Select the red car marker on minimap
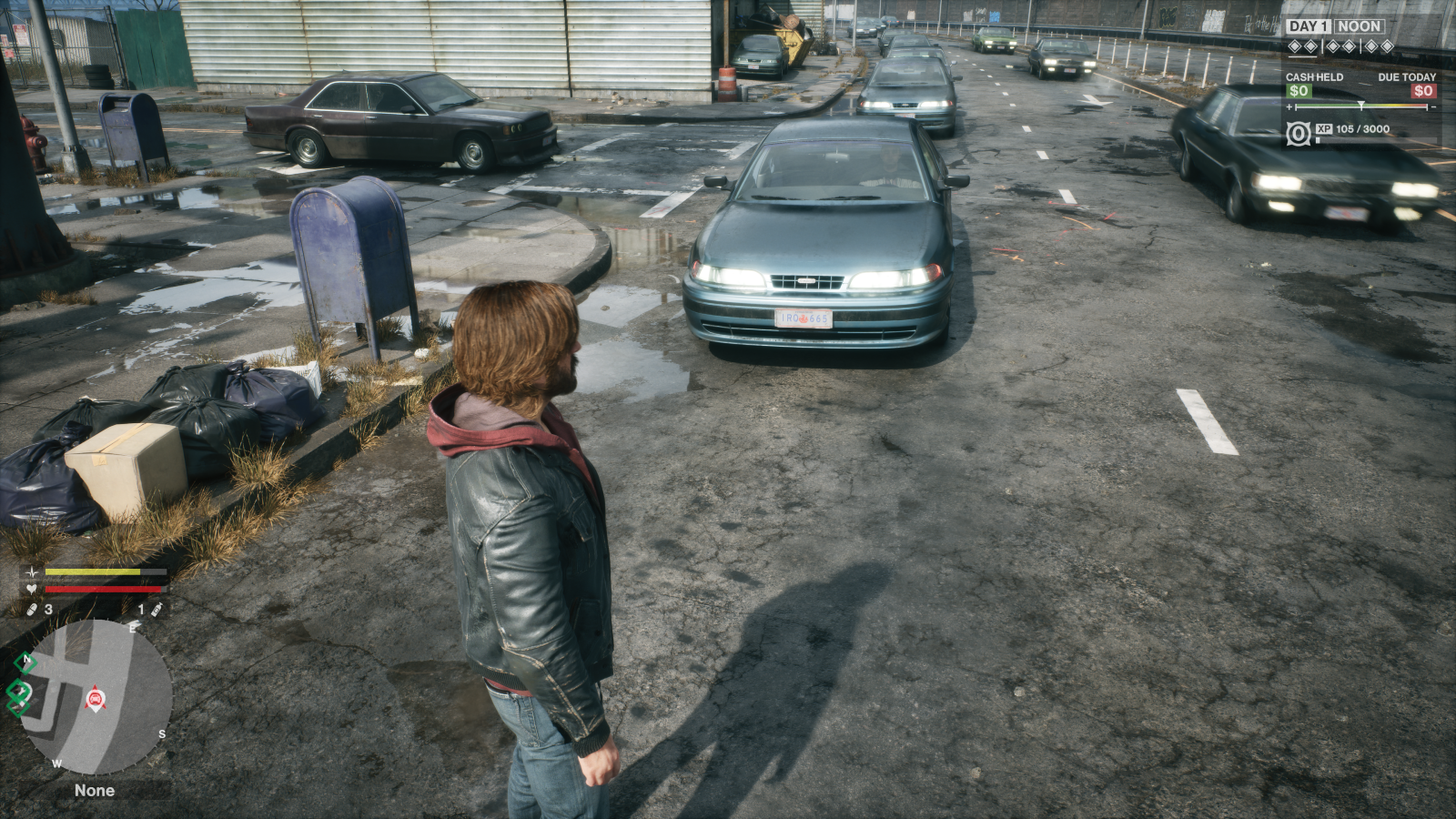This screenshot has height=819, width=1456. click(95, 698)
